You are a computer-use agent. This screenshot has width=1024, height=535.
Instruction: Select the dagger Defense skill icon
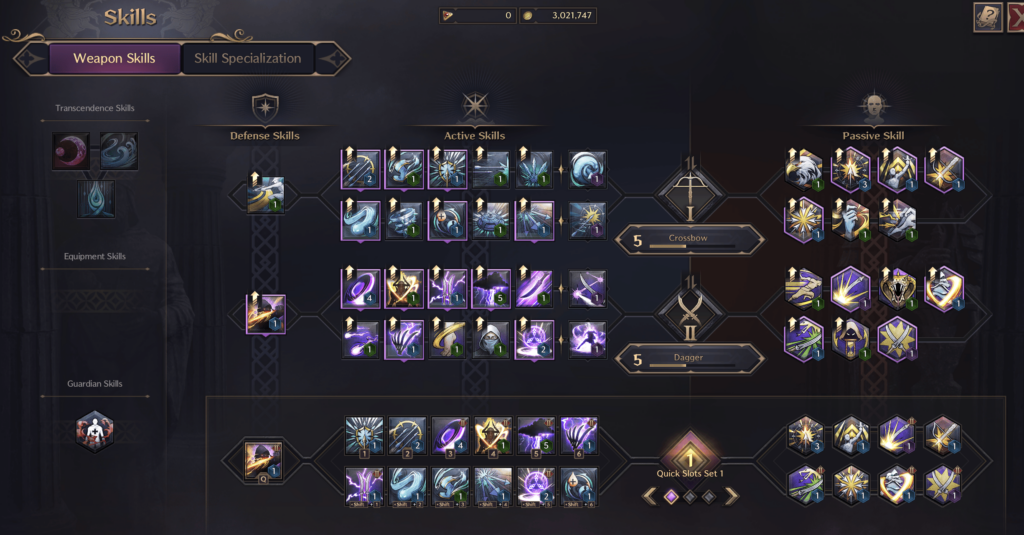[x=266, y=314]
